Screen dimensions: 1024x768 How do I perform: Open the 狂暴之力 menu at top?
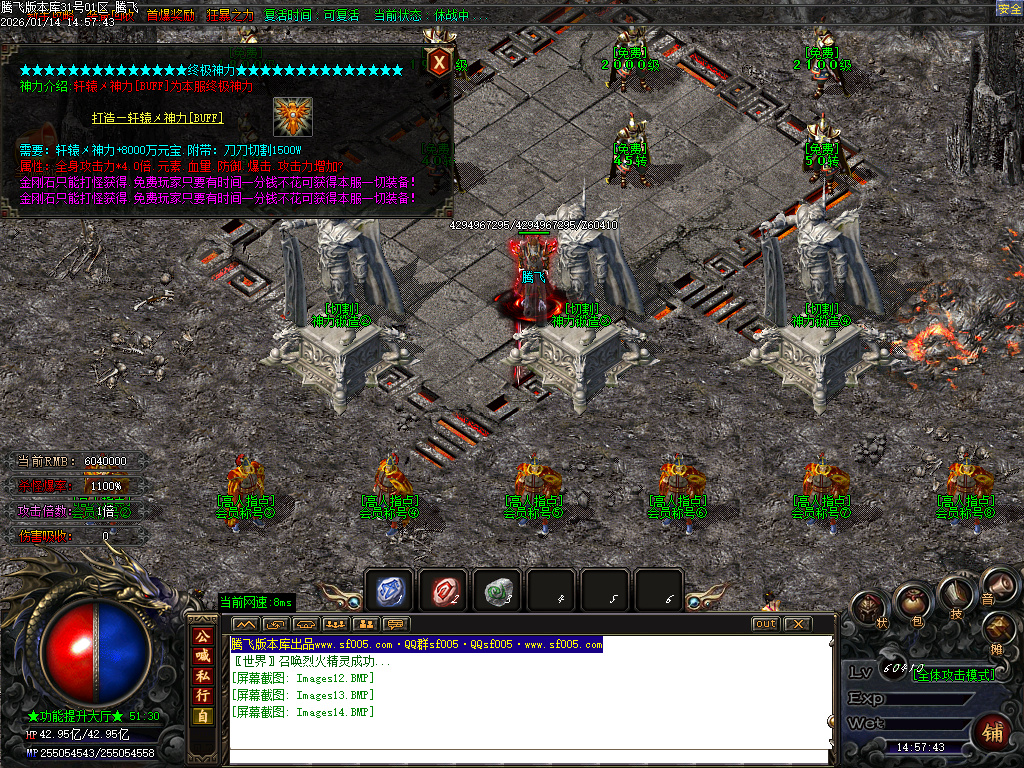(231, 16)
